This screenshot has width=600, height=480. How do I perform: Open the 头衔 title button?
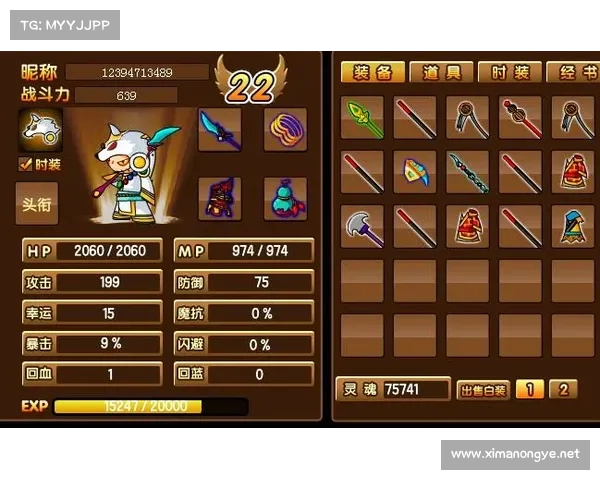pos(37,204)
